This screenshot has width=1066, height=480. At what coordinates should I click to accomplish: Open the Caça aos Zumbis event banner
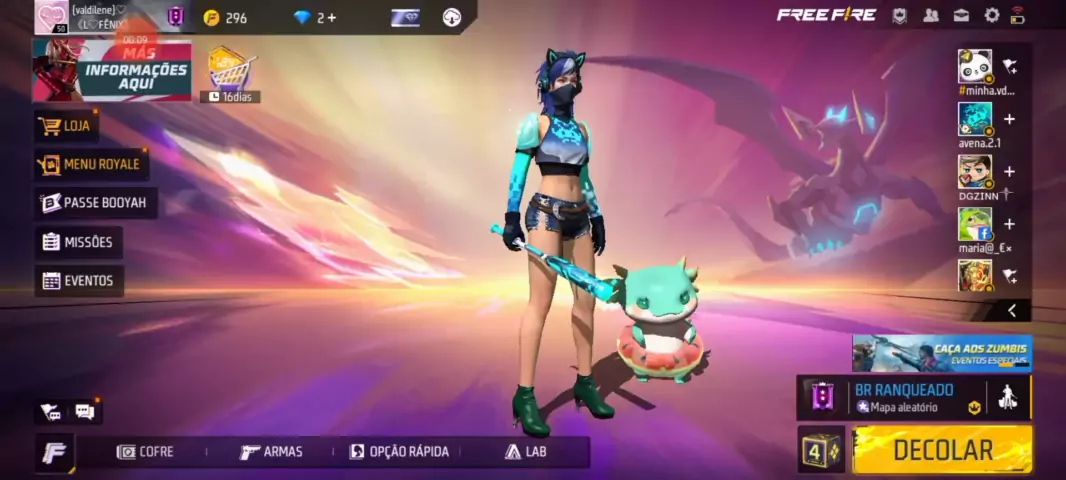click(x=941, y=353)
